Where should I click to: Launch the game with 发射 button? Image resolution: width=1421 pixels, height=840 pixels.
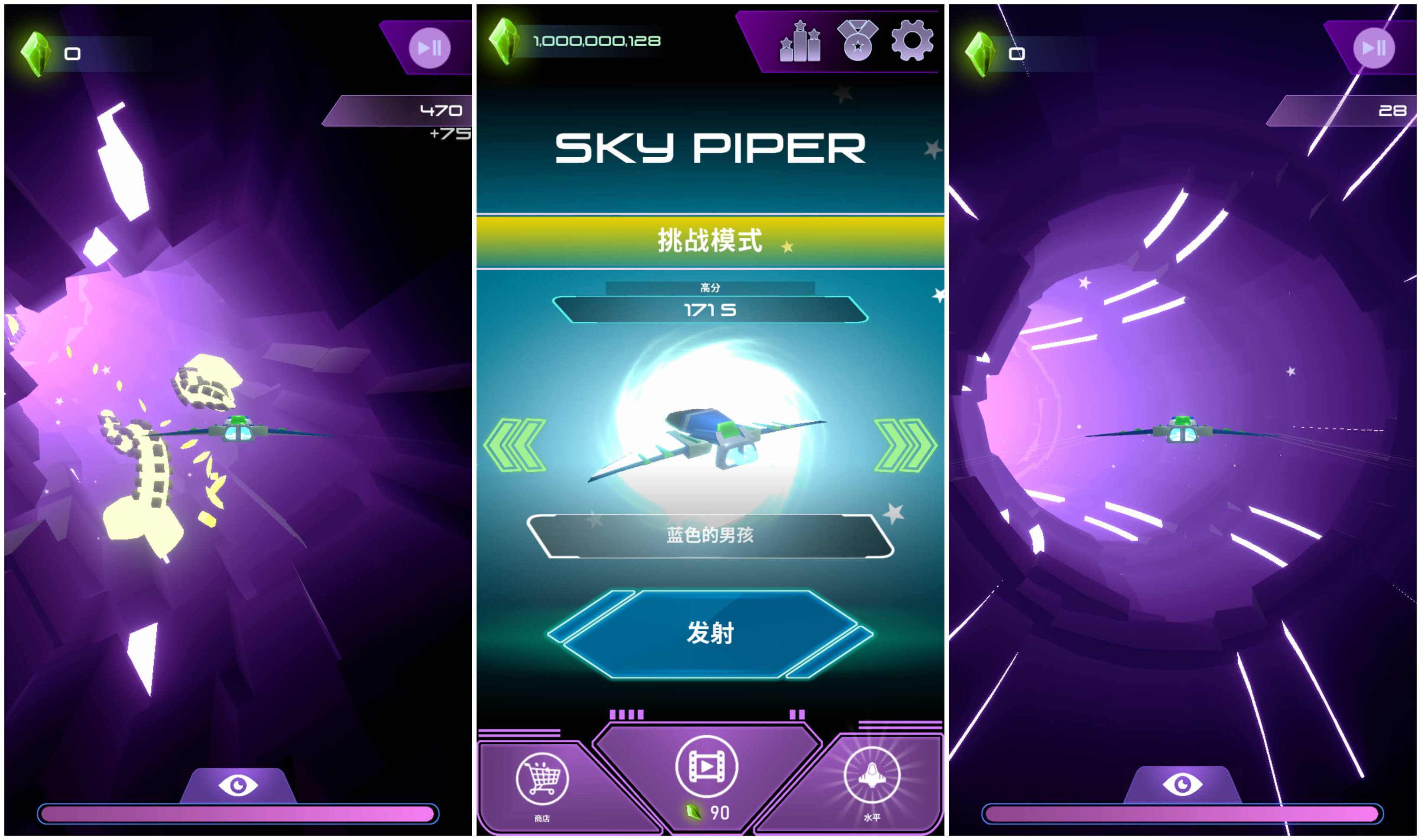[710, 633]
